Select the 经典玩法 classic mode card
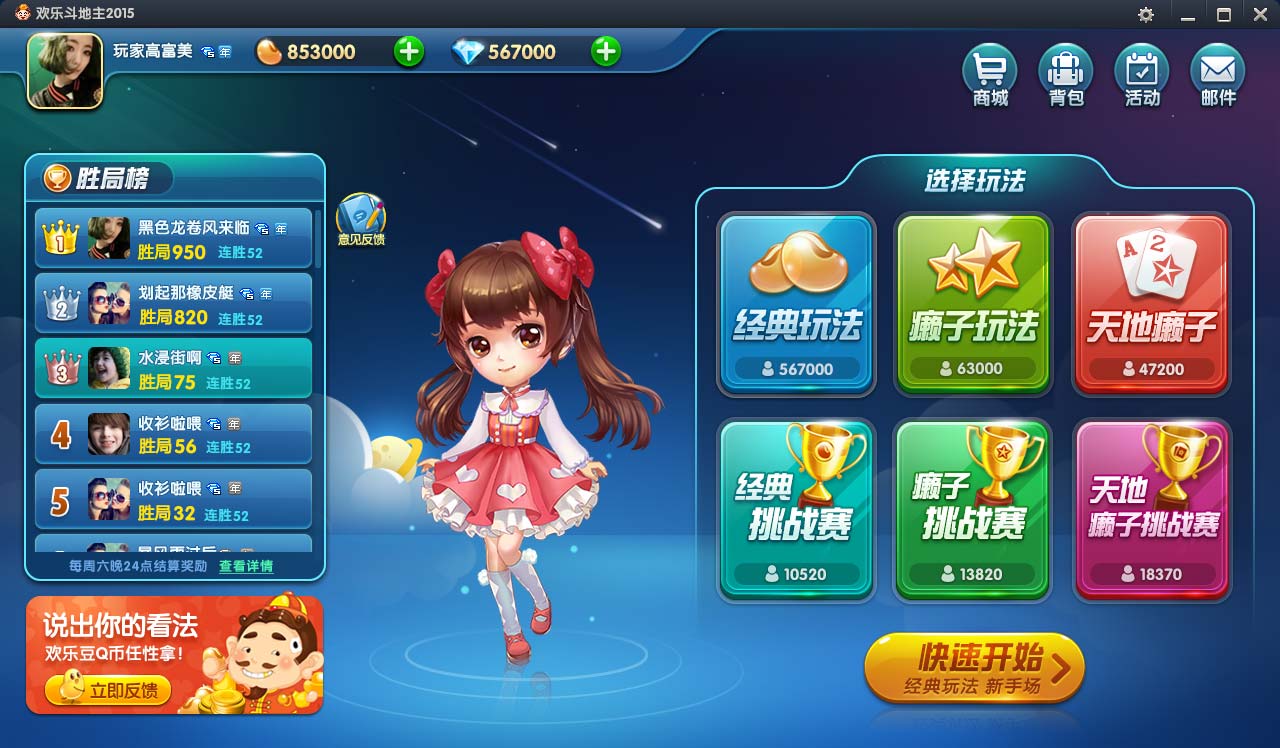Screen dimensions: 1280x748 pyautogui.click(x=796, y=300)
